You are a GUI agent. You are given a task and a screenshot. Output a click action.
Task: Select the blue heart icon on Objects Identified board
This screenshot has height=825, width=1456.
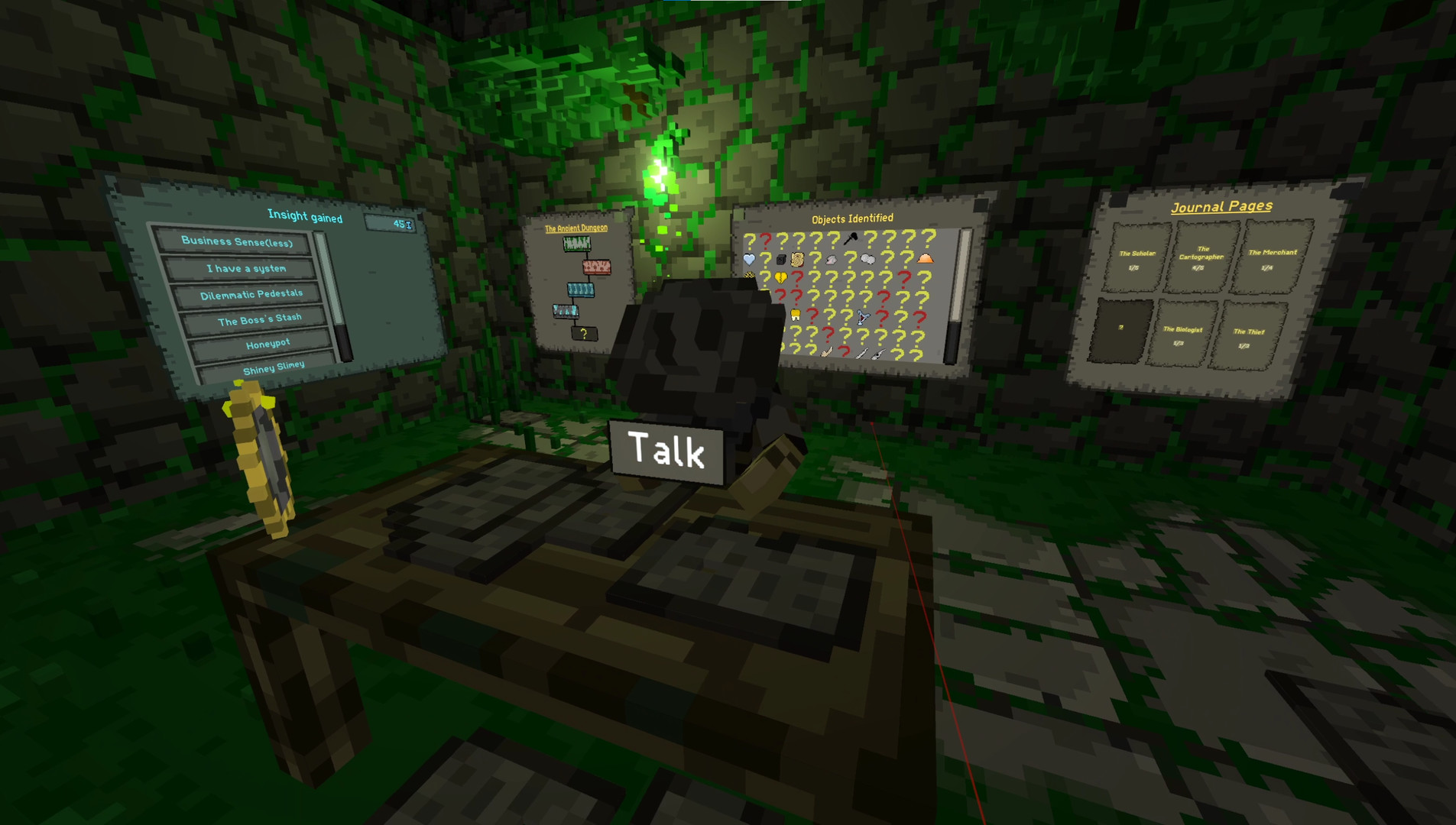[749, 259]
